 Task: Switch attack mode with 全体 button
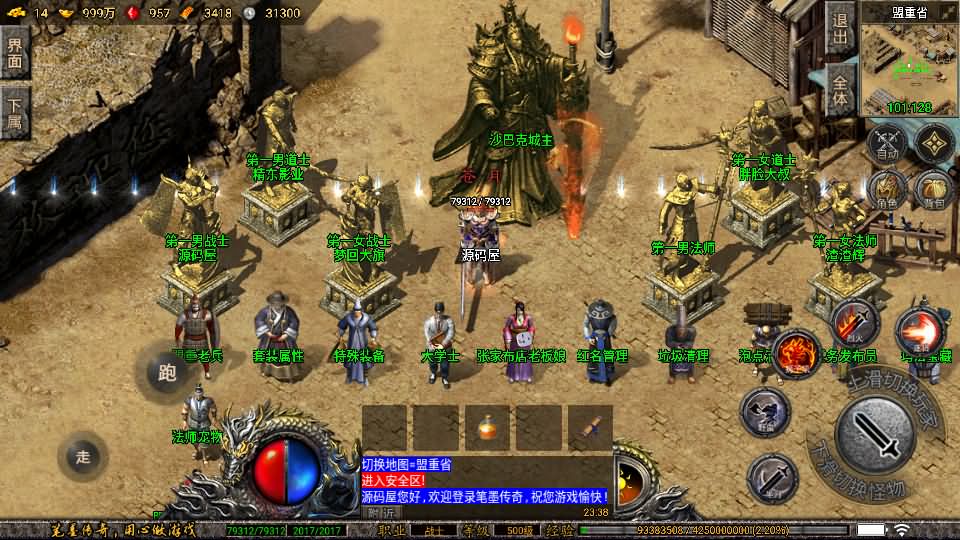(840, 92)
